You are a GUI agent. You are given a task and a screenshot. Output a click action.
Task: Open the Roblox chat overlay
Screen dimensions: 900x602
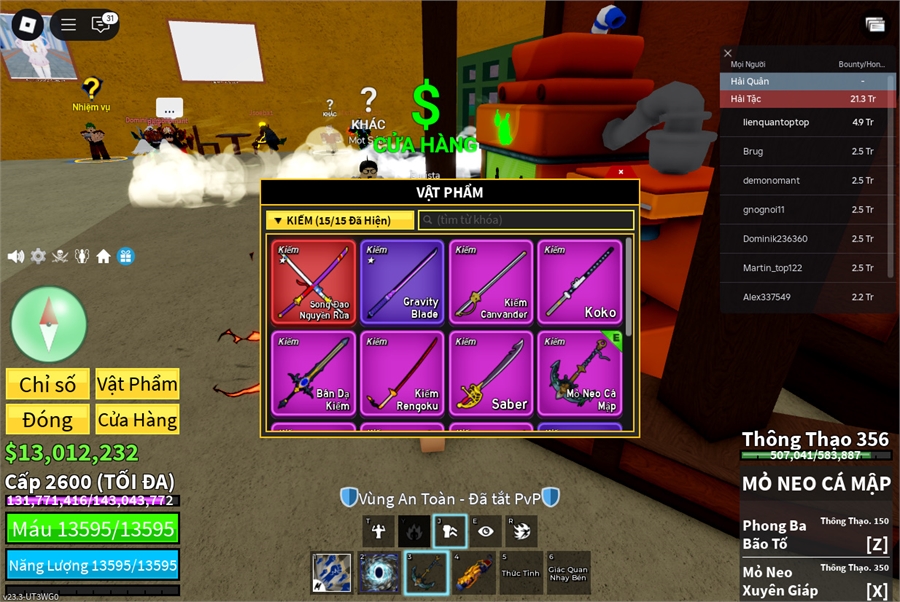pyautogui.click(x=101, y=24)
